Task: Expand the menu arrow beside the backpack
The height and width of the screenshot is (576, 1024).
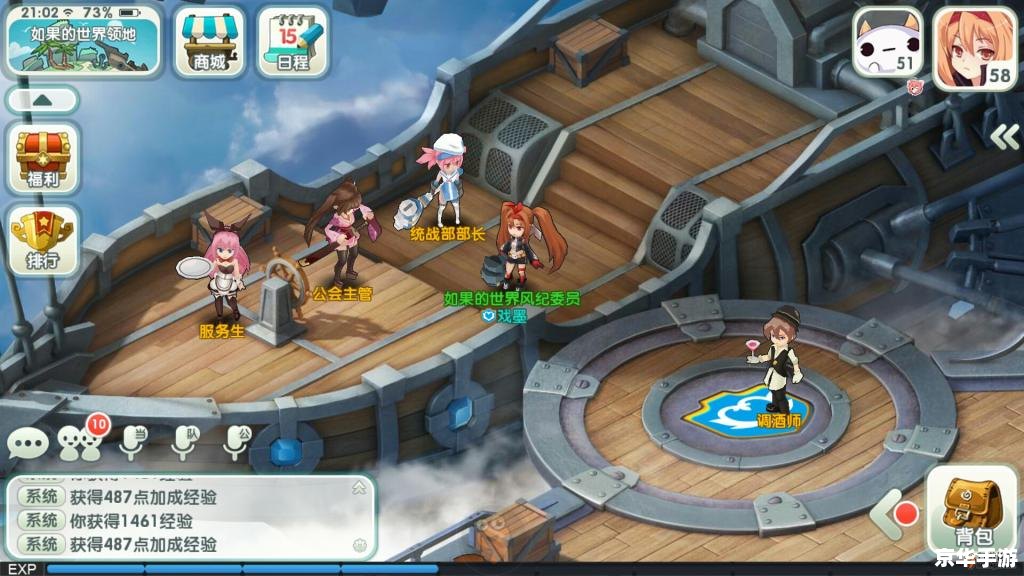Action: point(883,516)
